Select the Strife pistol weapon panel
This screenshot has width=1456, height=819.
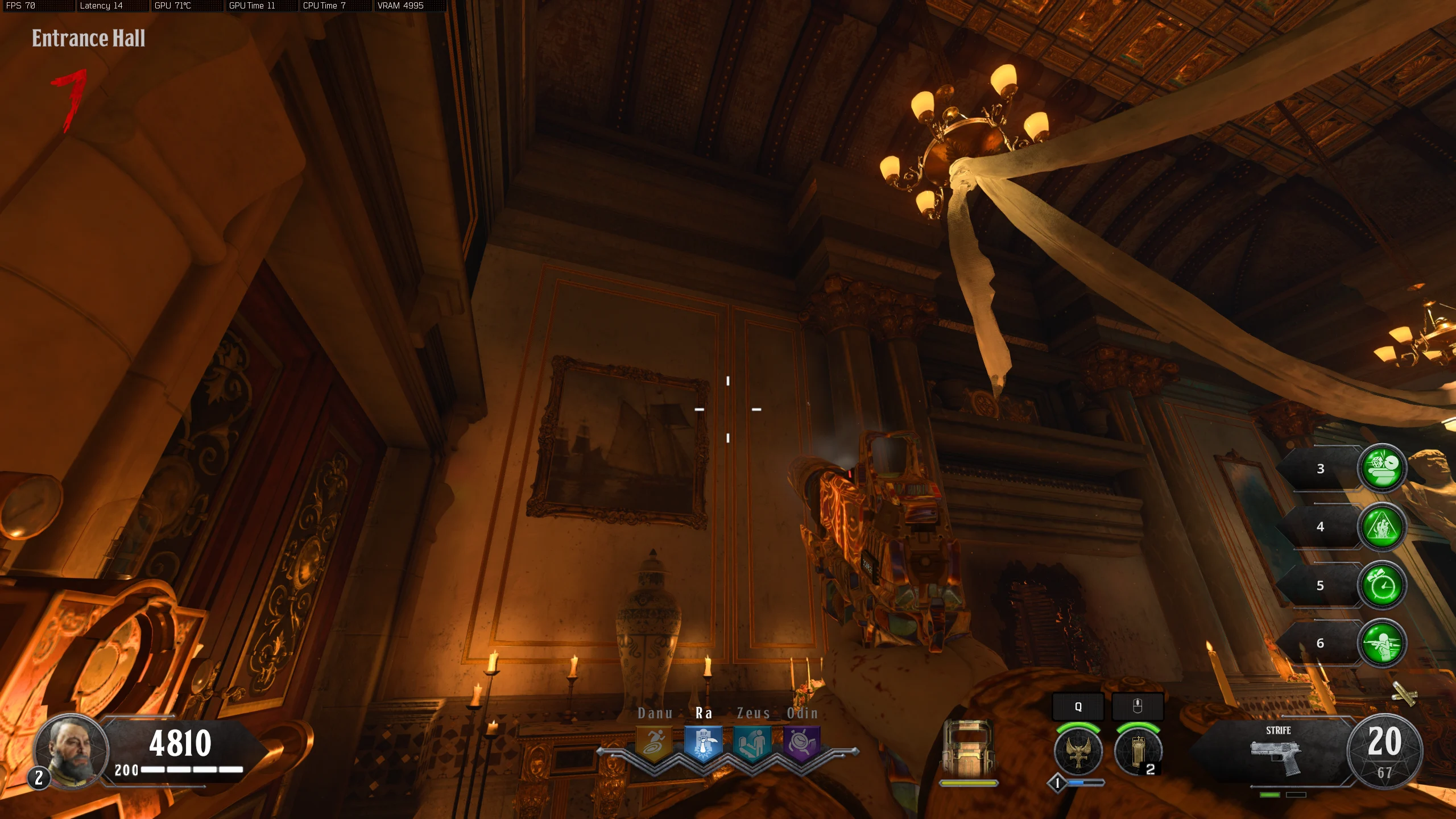[x=1277, y=754]
